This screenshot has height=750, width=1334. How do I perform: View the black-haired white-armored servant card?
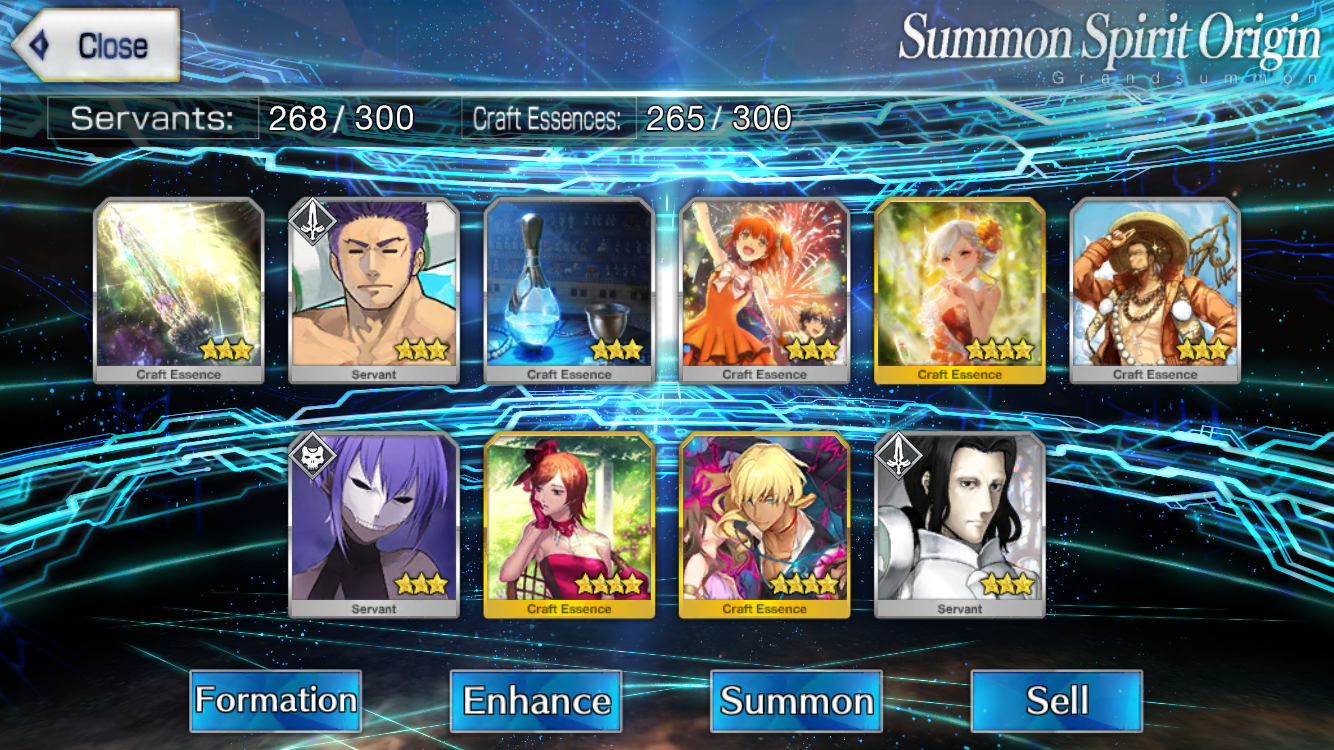[960, 525]
